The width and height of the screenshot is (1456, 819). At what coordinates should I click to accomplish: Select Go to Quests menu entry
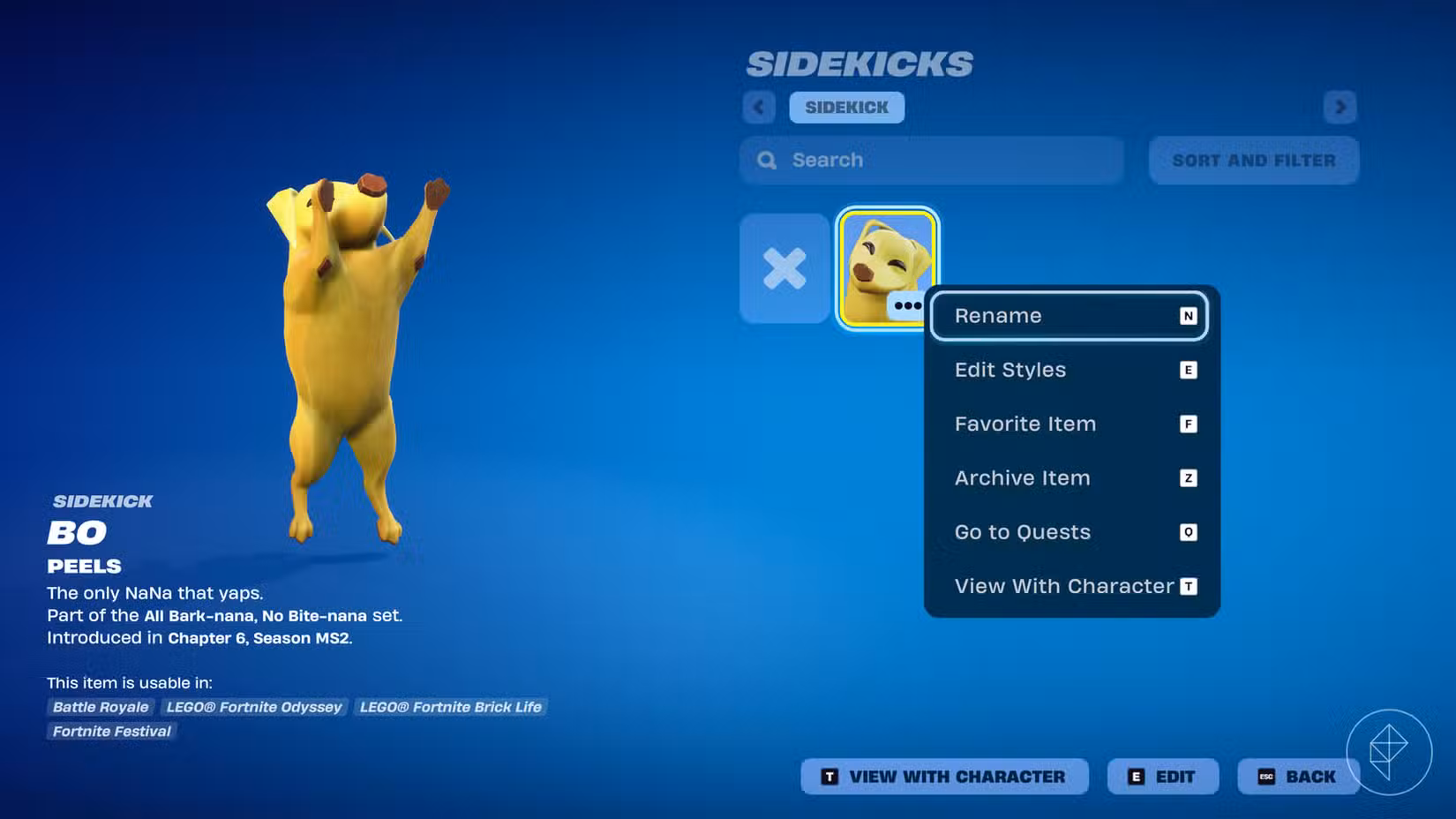click(1022, 531)
